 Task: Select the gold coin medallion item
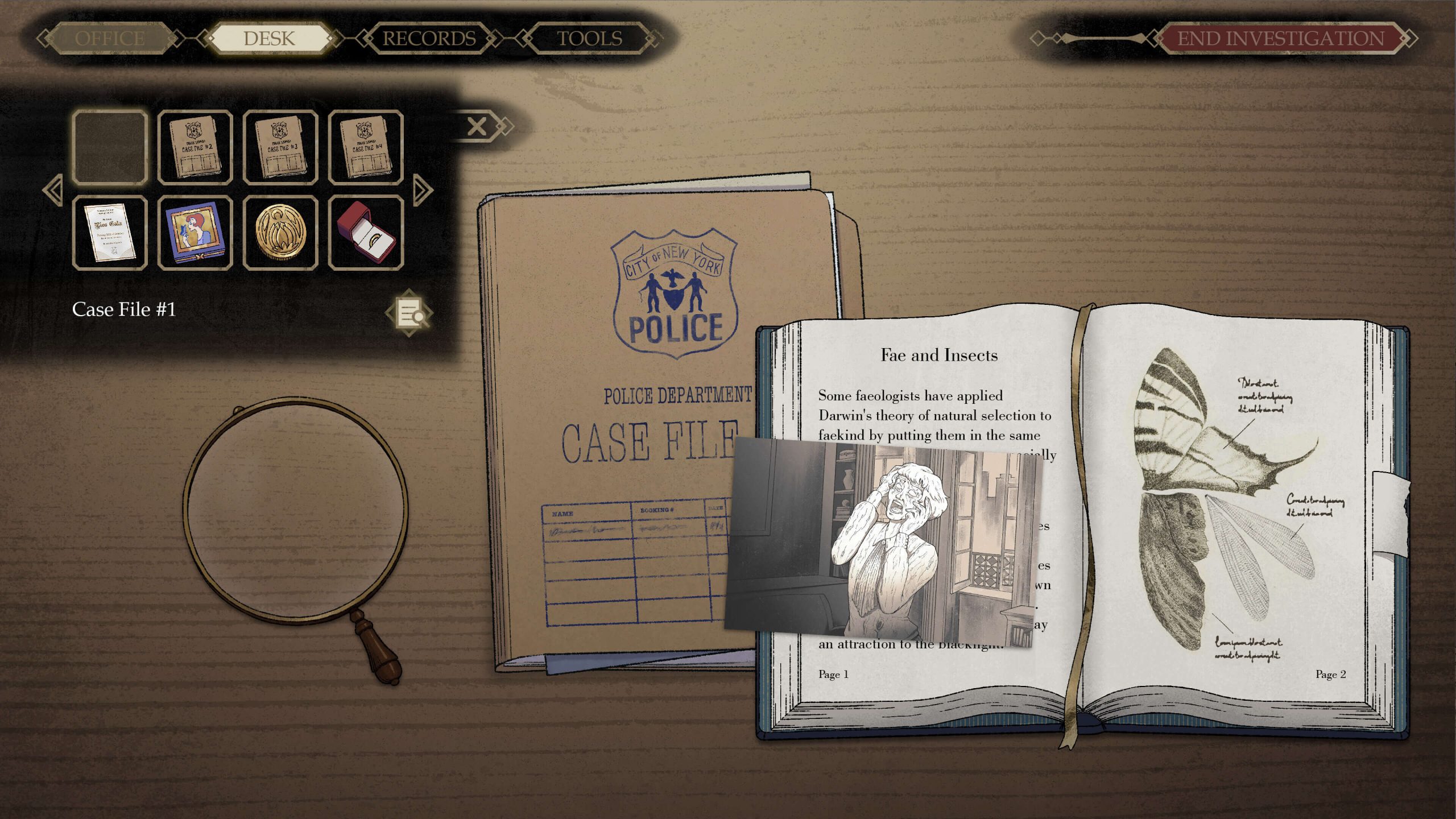click(280, 233)
